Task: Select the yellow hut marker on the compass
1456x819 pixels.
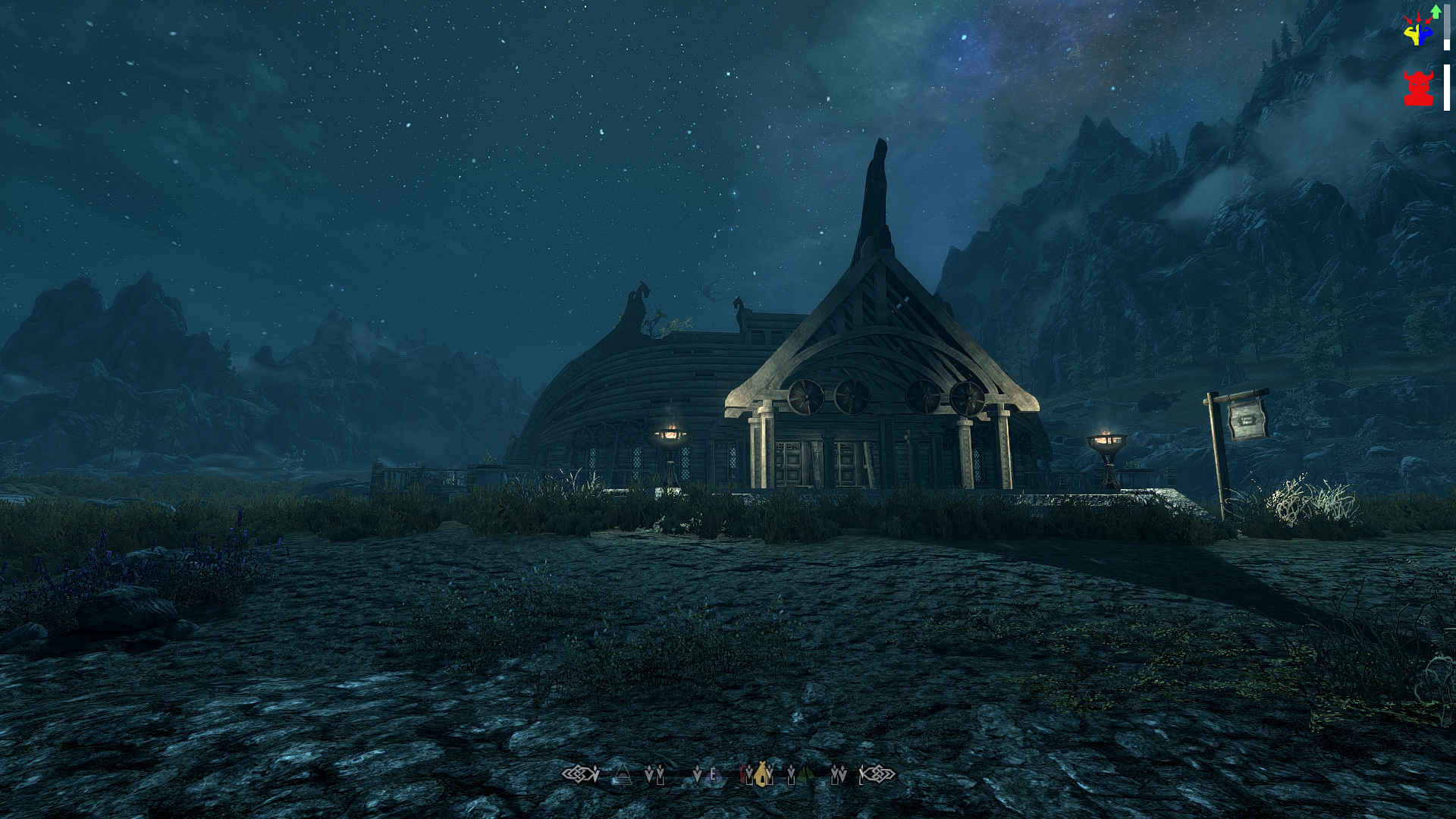Action: point(761,773)
